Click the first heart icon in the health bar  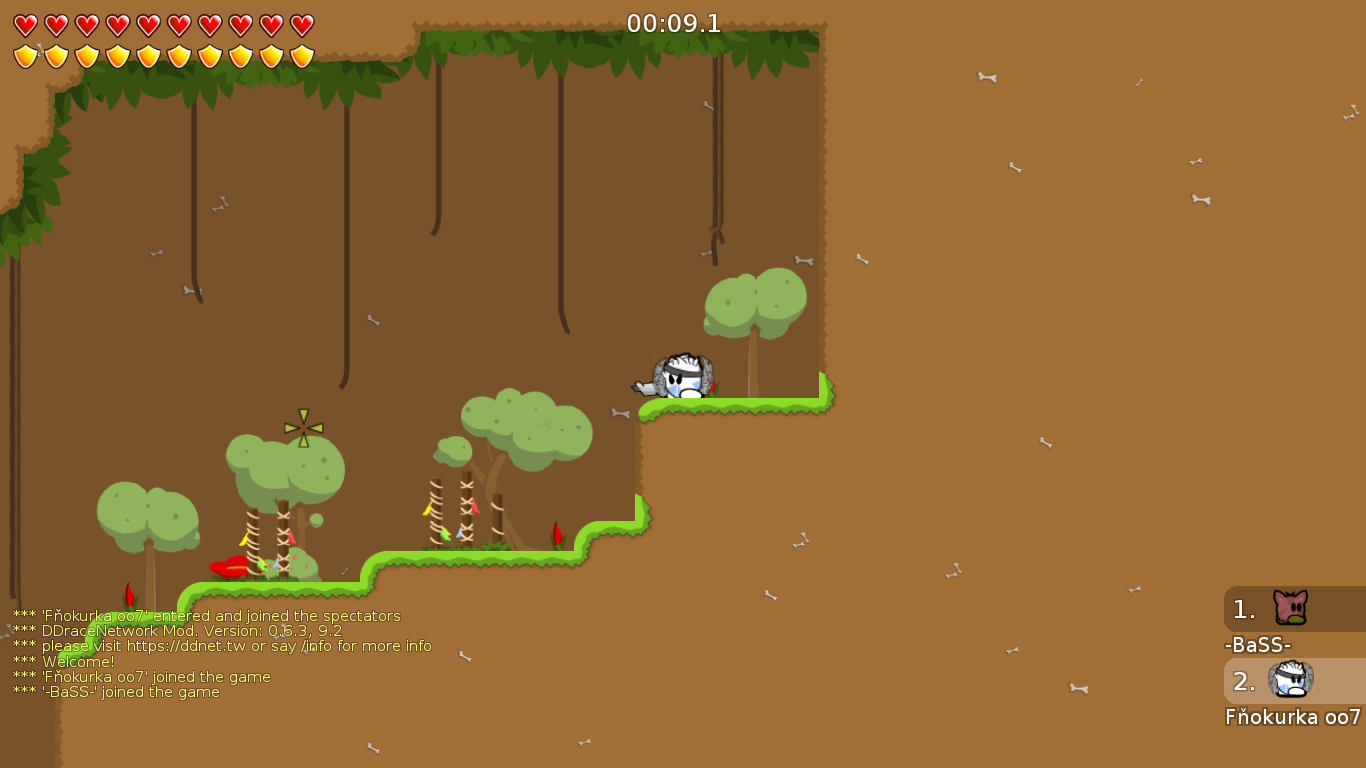pyautogui.click(x=25, y=25)
